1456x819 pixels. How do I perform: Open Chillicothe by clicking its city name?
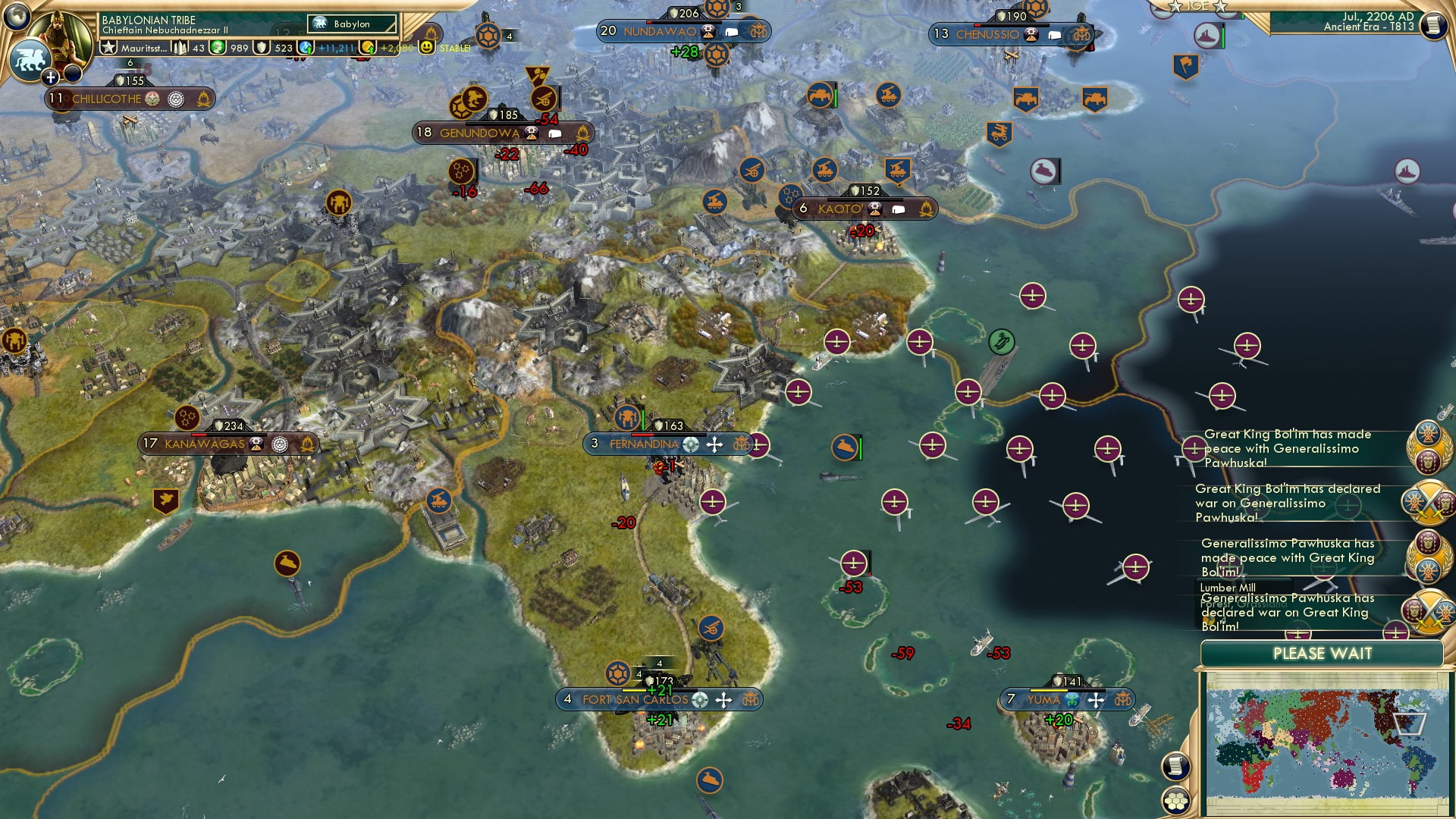(106, 99)
